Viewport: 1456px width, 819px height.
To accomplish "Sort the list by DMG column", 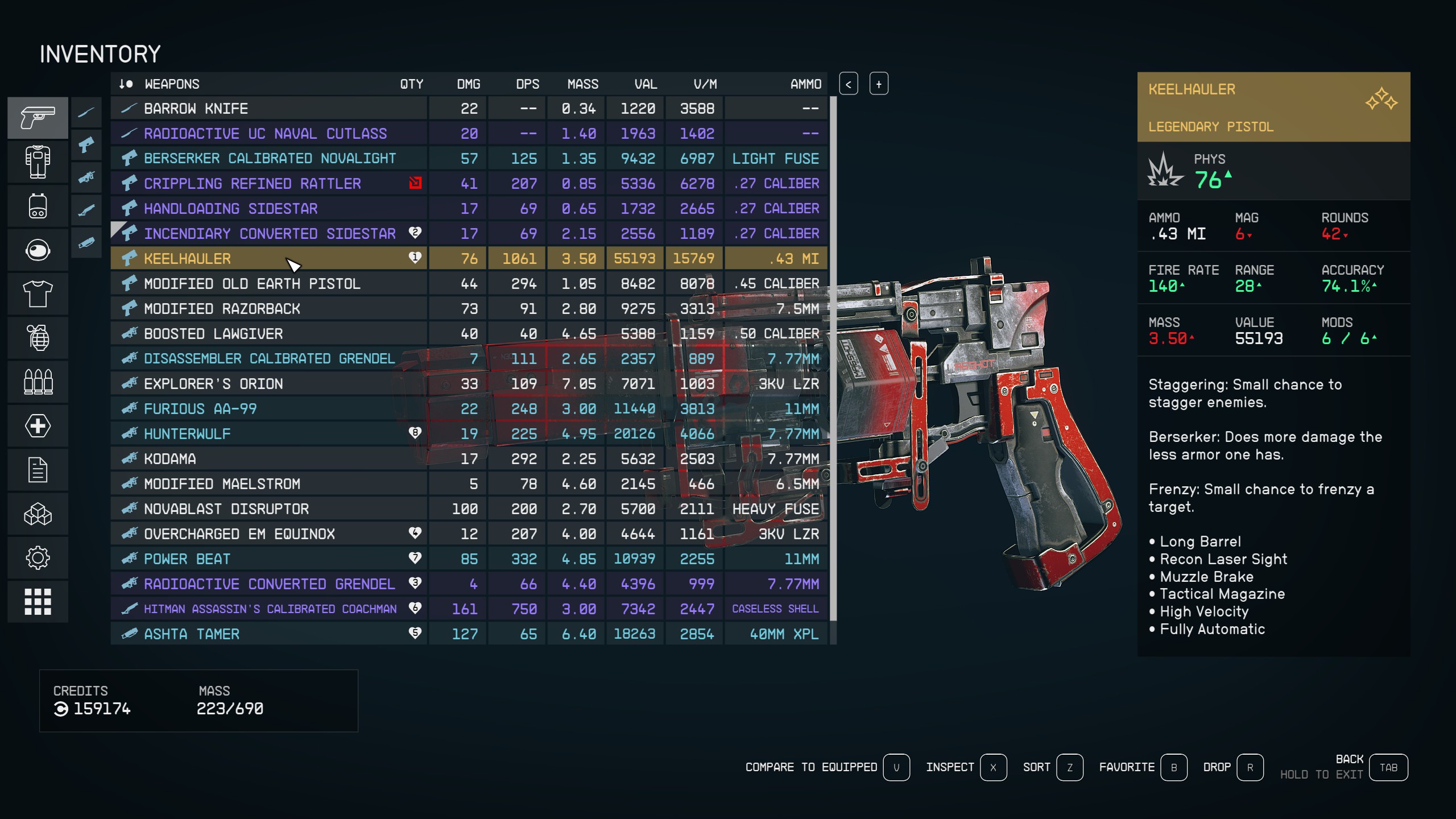I will 468,84.
